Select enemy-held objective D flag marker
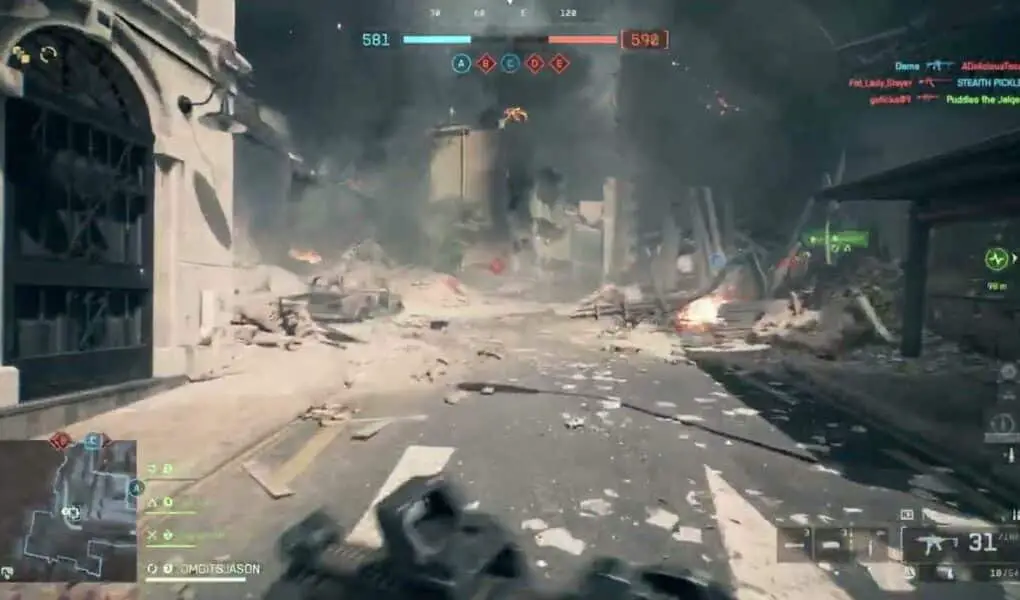 [x=535, y=64]
